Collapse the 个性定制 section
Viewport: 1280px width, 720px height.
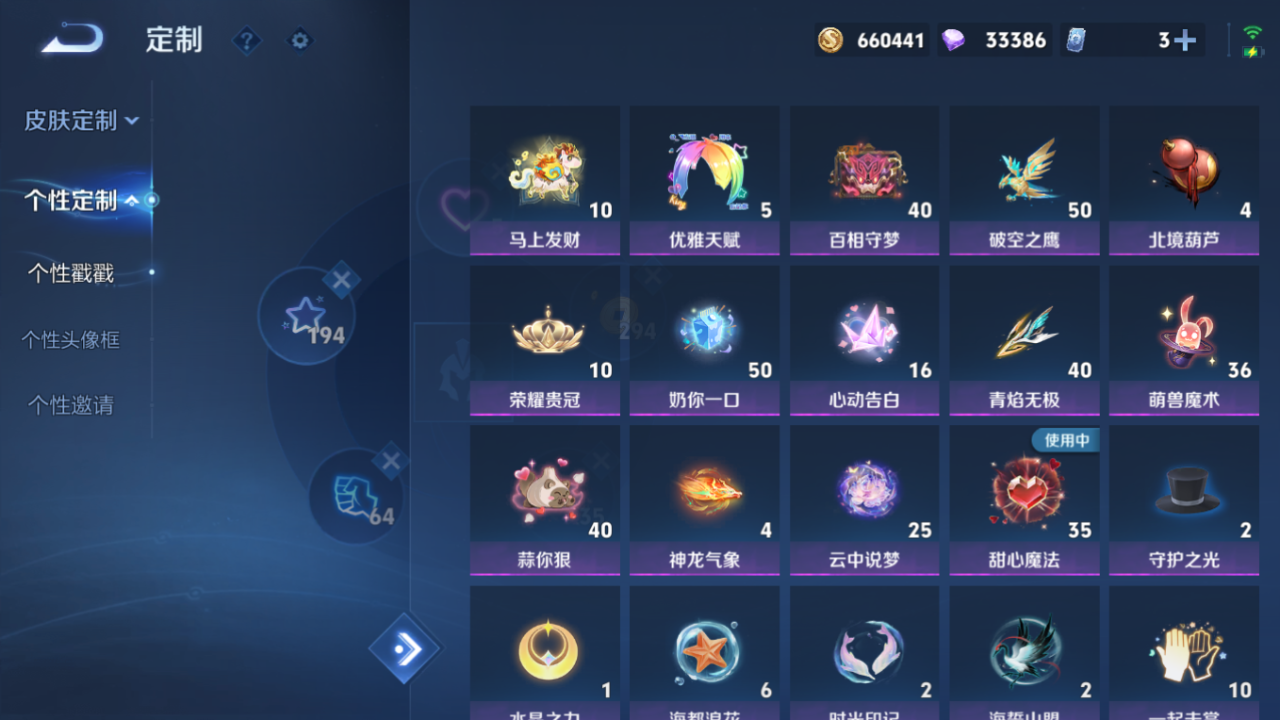click(x=74, y=200)
